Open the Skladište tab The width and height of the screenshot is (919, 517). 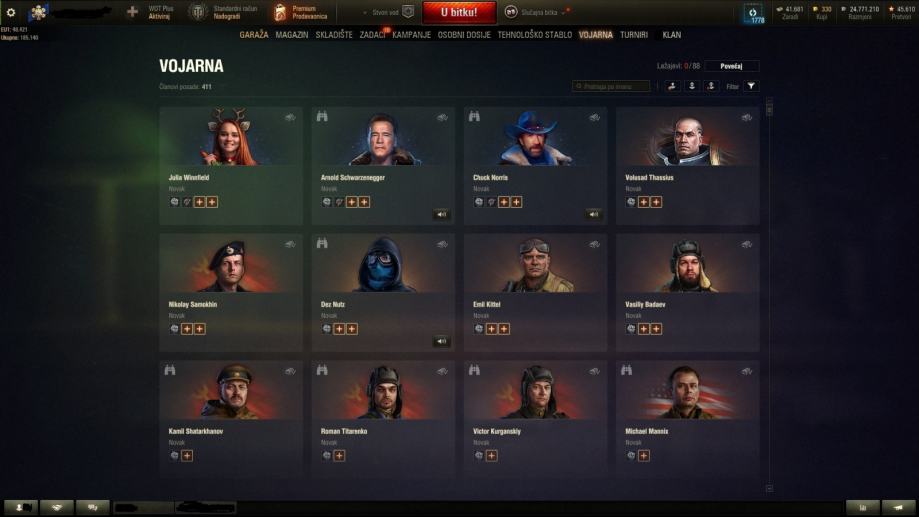click(x=334, y=35)
